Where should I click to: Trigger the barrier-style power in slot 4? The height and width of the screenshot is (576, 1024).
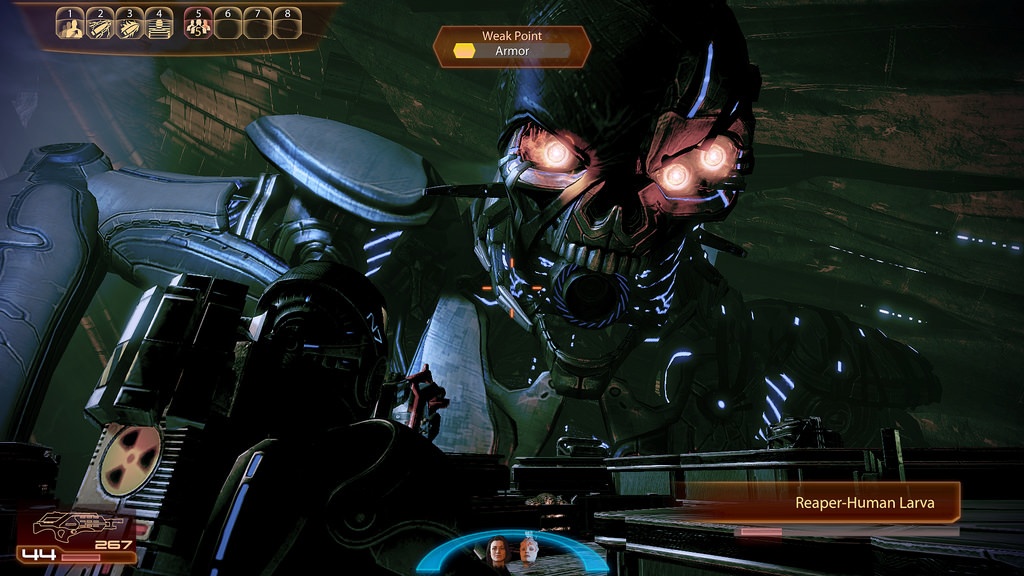[x=158, y=25]
